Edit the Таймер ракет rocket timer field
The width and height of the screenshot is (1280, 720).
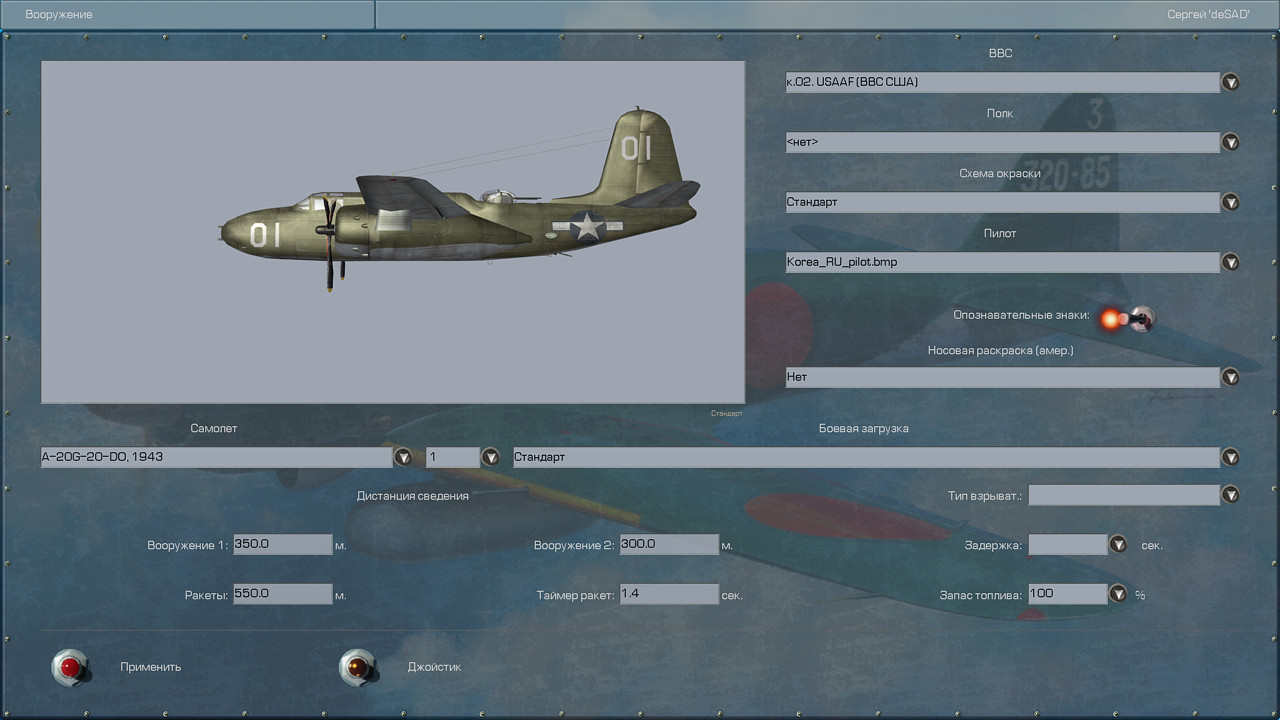[x=668, y=594]
